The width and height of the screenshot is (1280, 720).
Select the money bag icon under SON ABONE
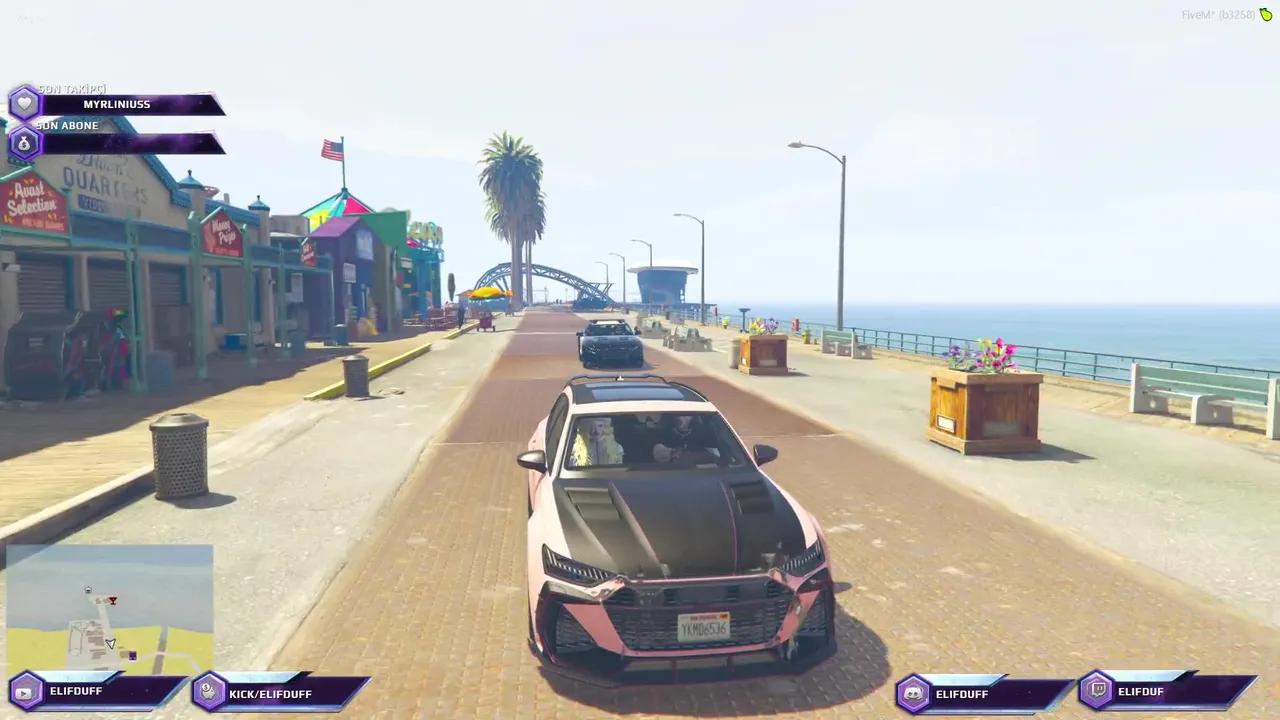tap(23, 142)
